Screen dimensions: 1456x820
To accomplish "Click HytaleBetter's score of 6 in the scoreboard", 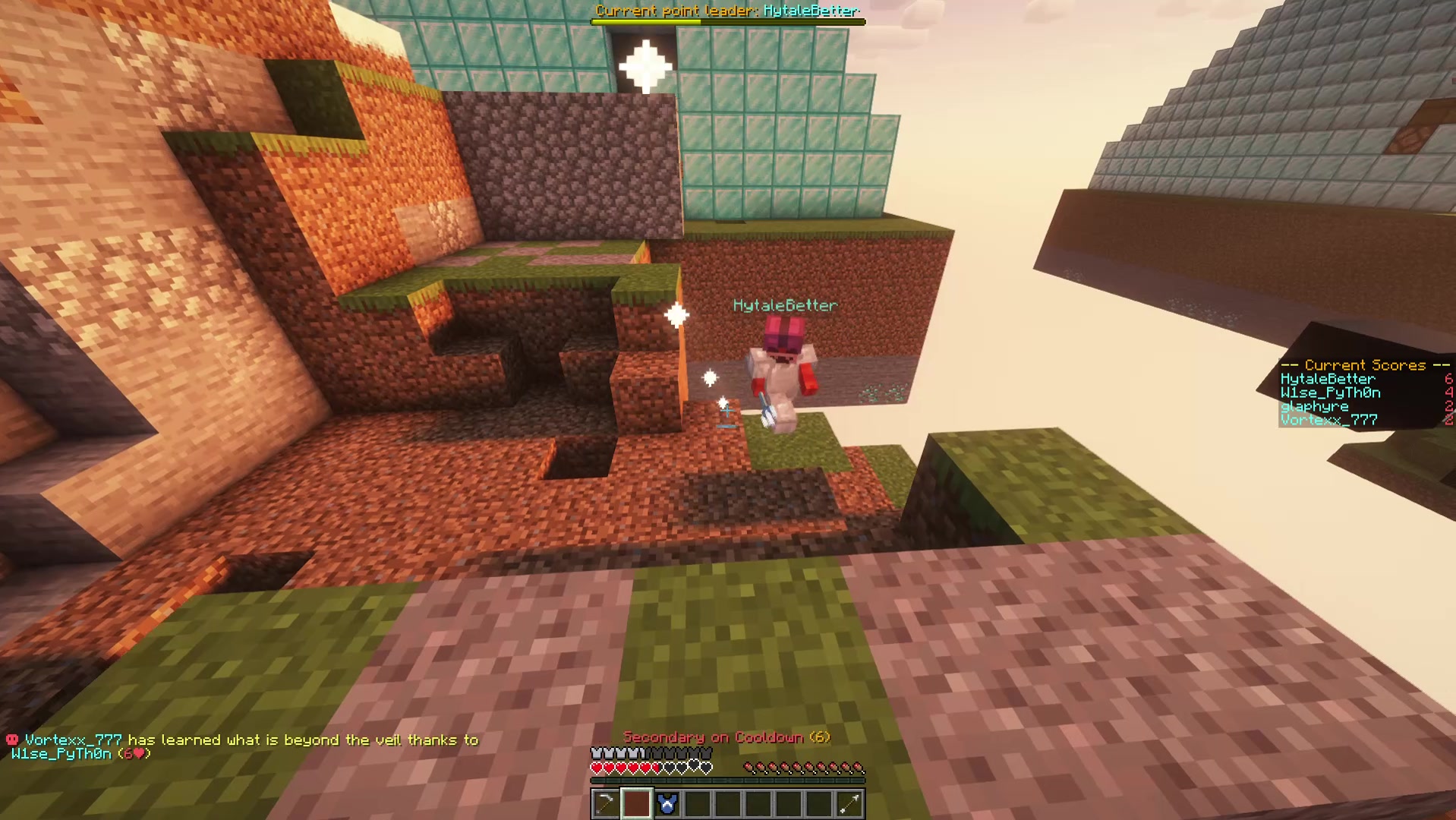I will click(1448, 379).
